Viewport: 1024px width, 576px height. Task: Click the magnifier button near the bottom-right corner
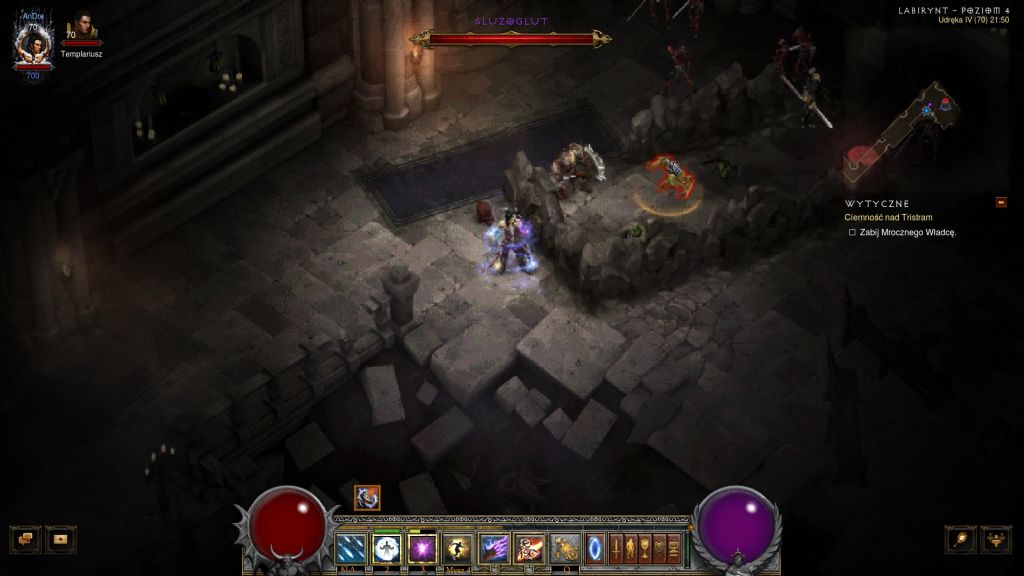point(960,539)
